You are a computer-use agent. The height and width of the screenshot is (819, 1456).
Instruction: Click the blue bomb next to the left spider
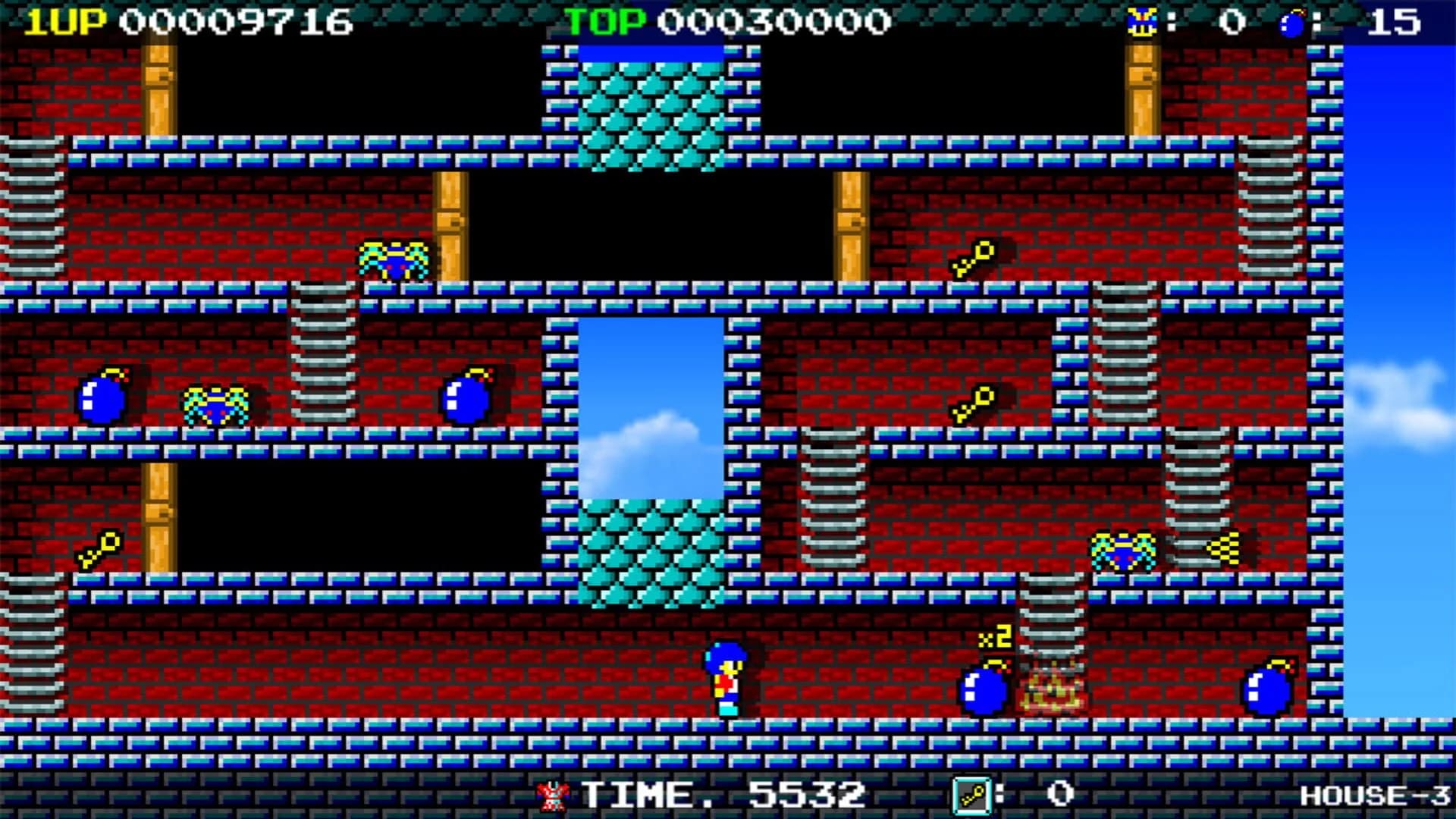click(102, 402)
